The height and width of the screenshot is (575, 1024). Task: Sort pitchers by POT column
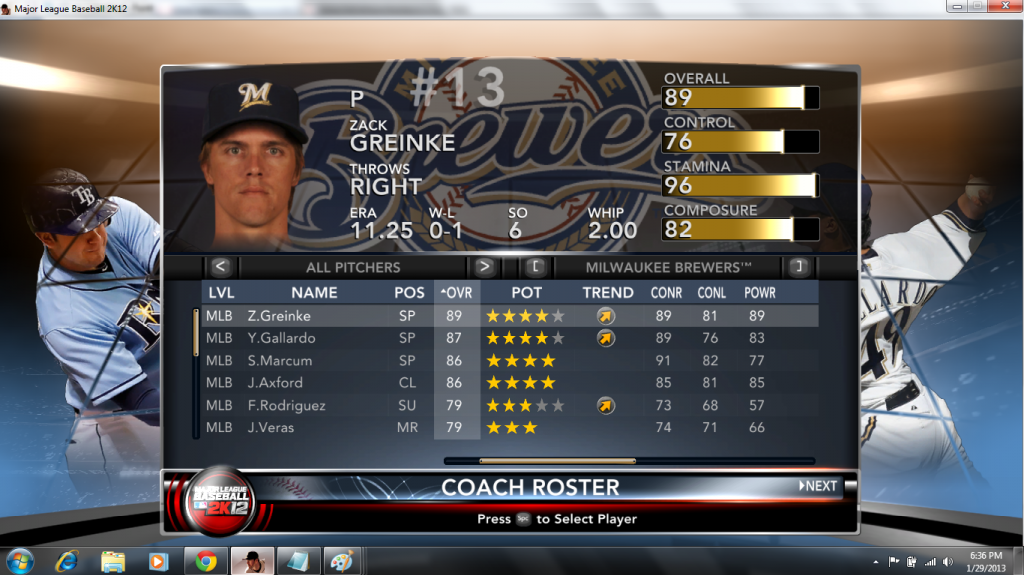pos(526,293)
